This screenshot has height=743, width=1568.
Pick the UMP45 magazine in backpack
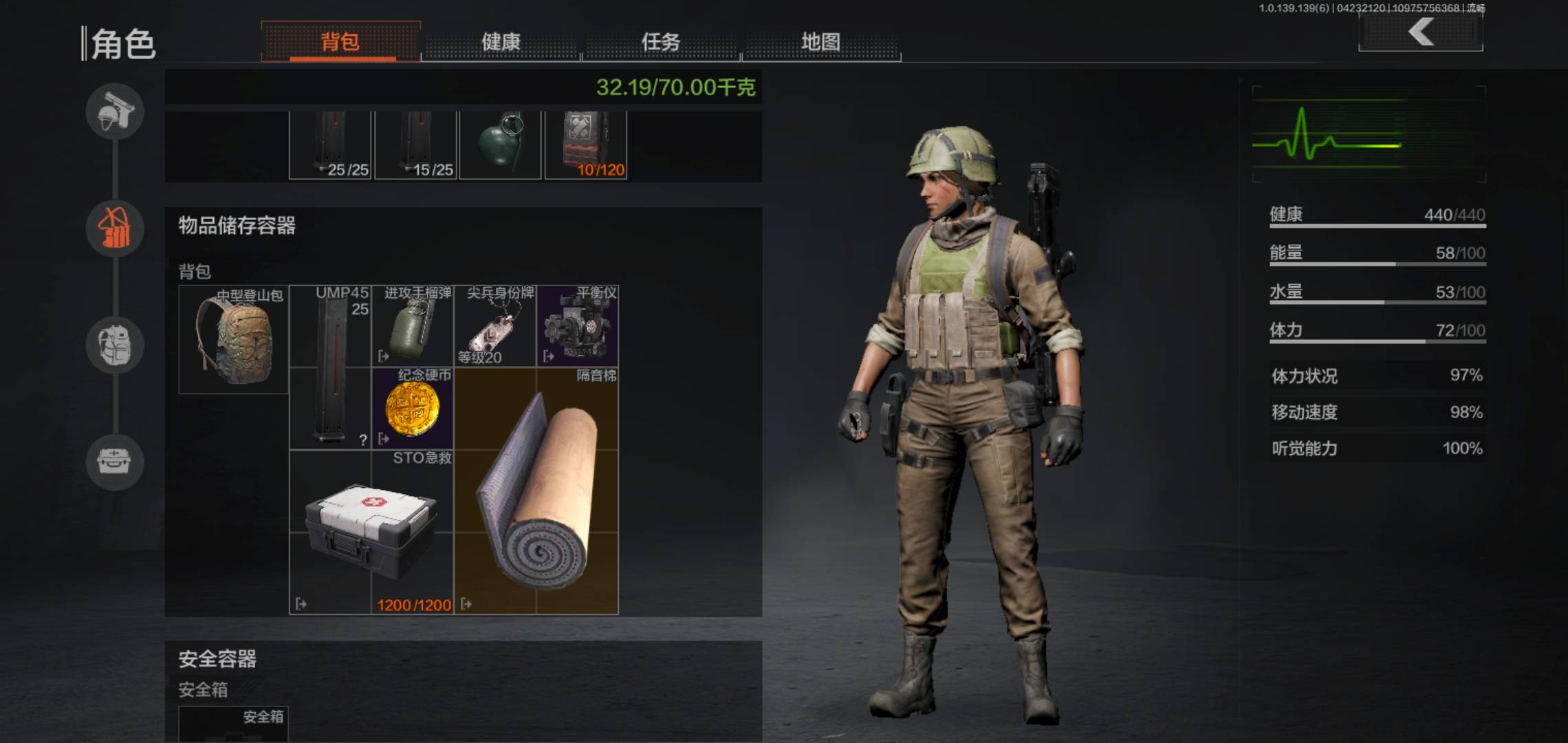[330, 367]
